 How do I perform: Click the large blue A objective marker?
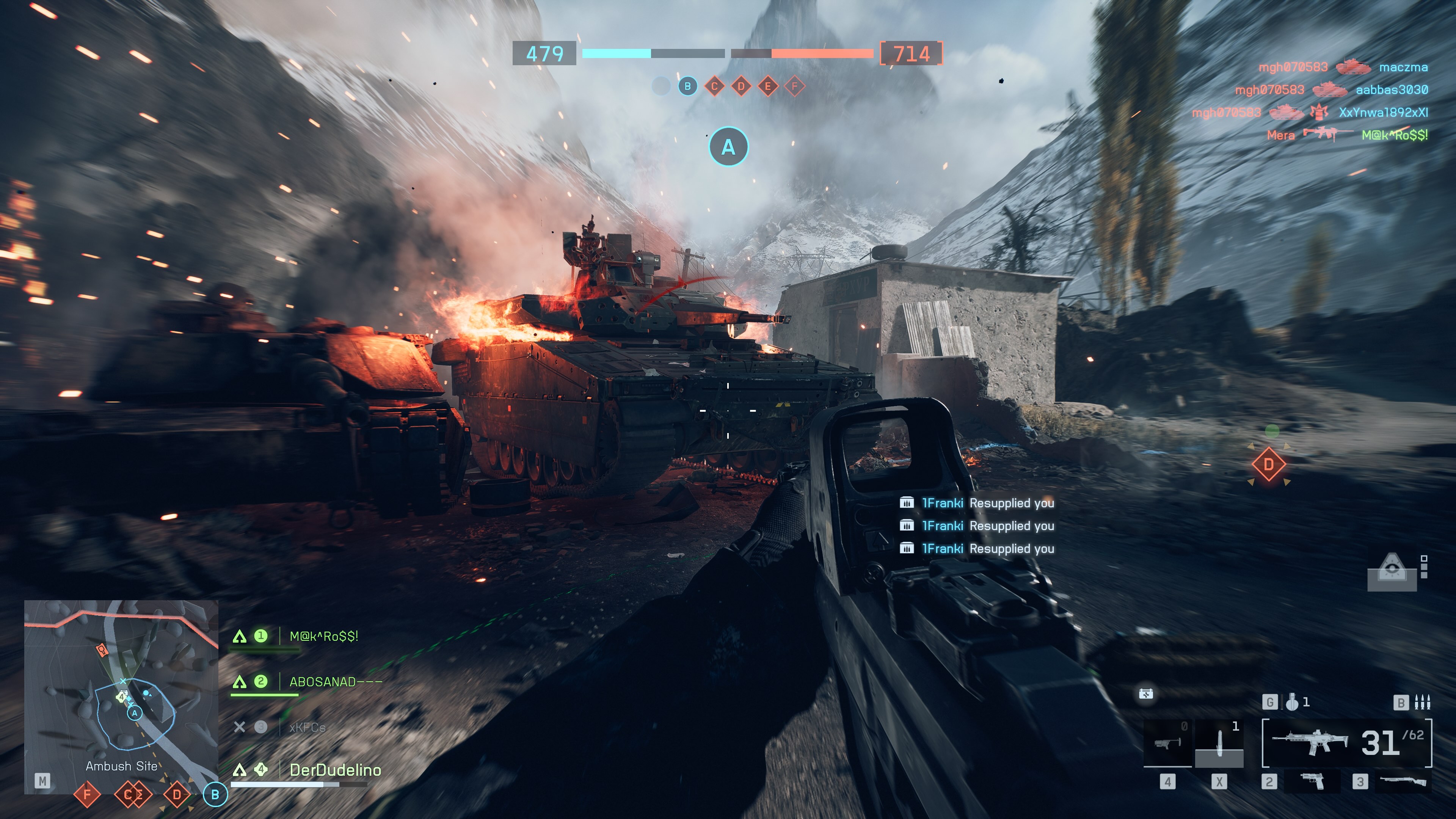[728, 147]
